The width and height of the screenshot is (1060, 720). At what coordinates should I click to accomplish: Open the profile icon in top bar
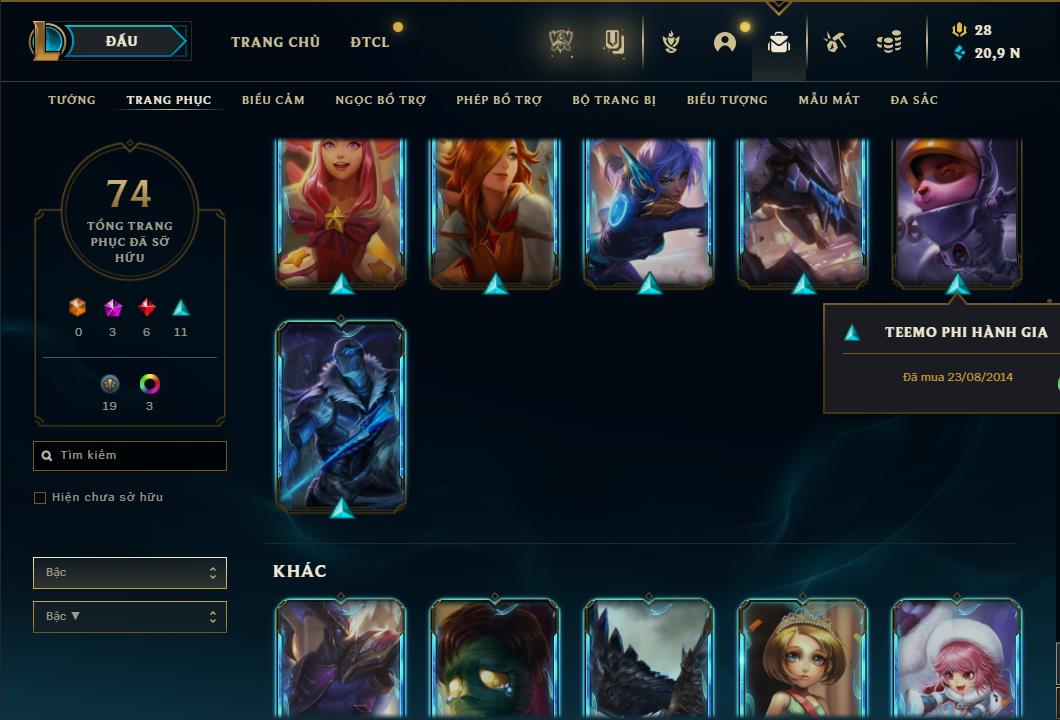pos(725,42)
